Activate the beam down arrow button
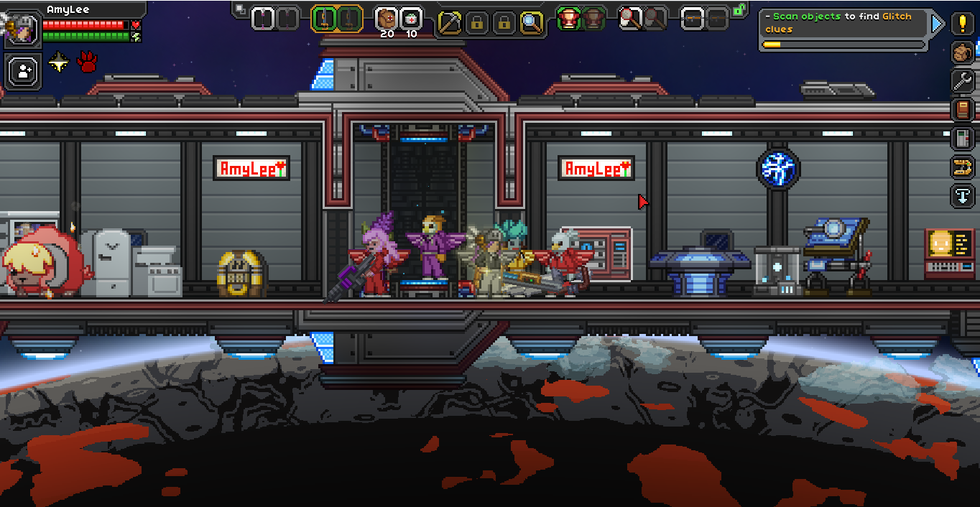This screenshot has height=507, width=980. click(x=962, y=194)
